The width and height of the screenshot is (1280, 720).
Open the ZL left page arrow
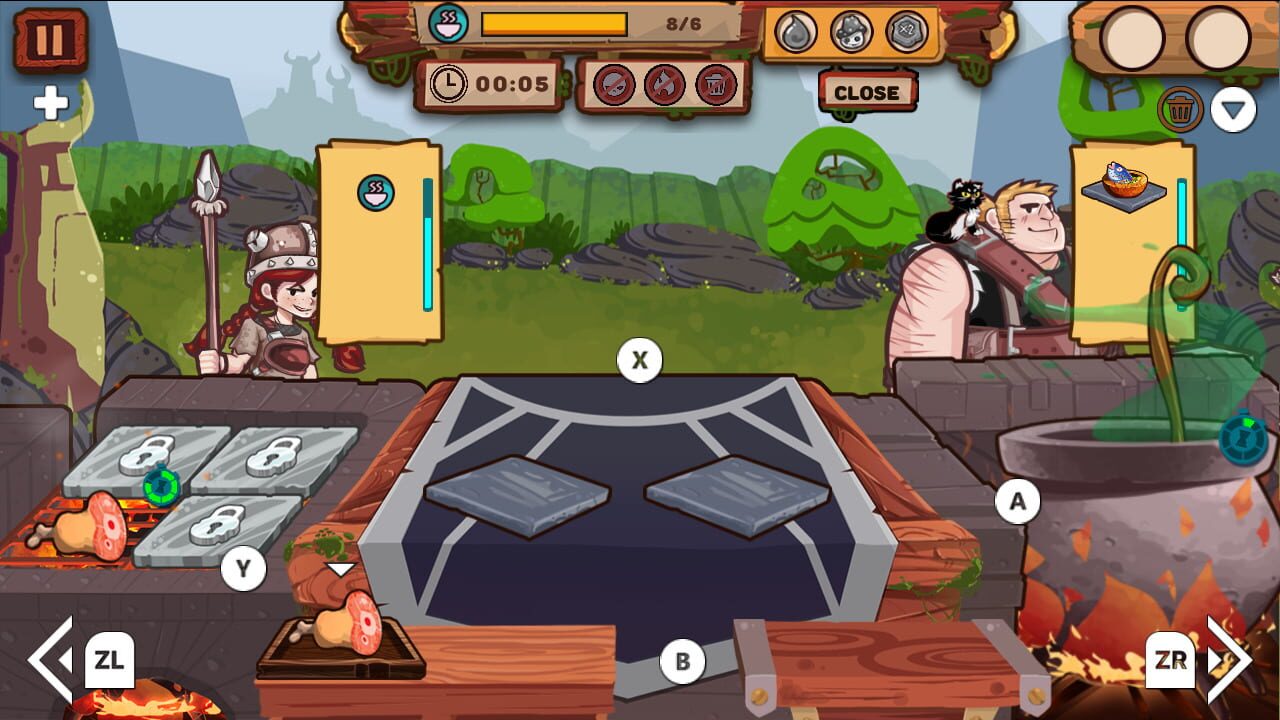110,660
